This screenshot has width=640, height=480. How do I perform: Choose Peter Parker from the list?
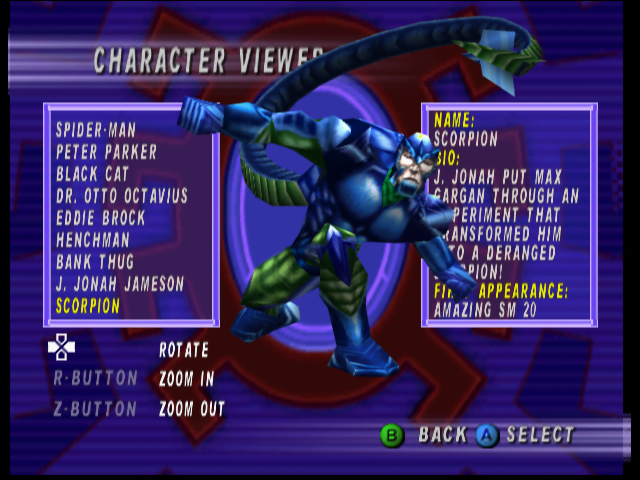[x=106, y=152]
